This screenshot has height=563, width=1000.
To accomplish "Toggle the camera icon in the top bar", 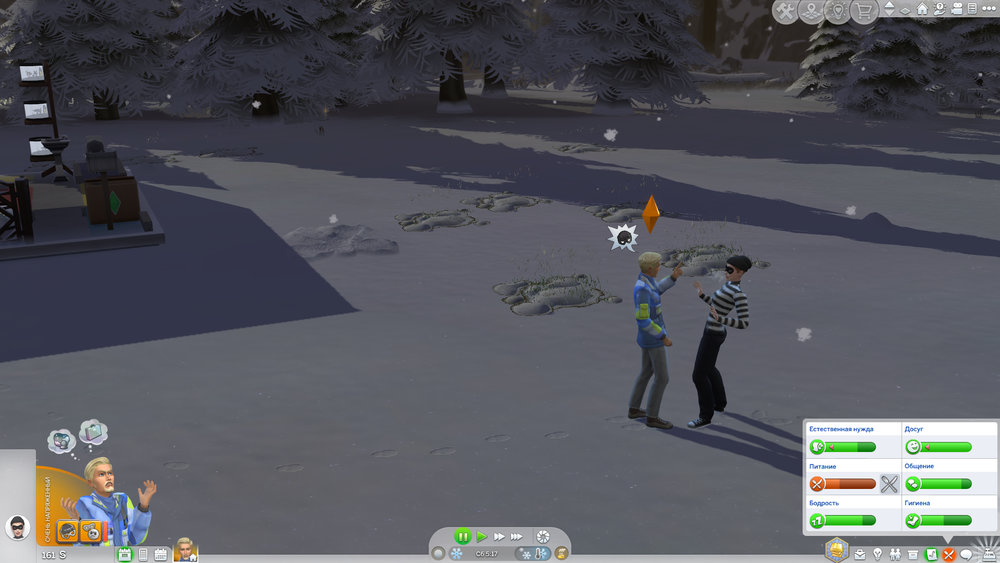I will coord(957,10).
